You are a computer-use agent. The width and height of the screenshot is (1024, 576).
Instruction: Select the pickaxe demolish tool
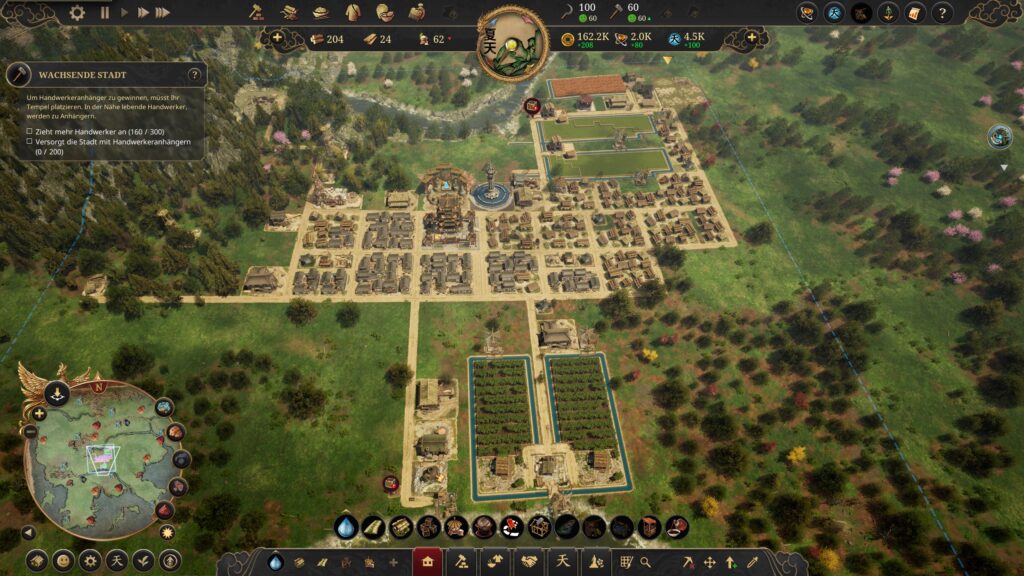coord(689,562)
